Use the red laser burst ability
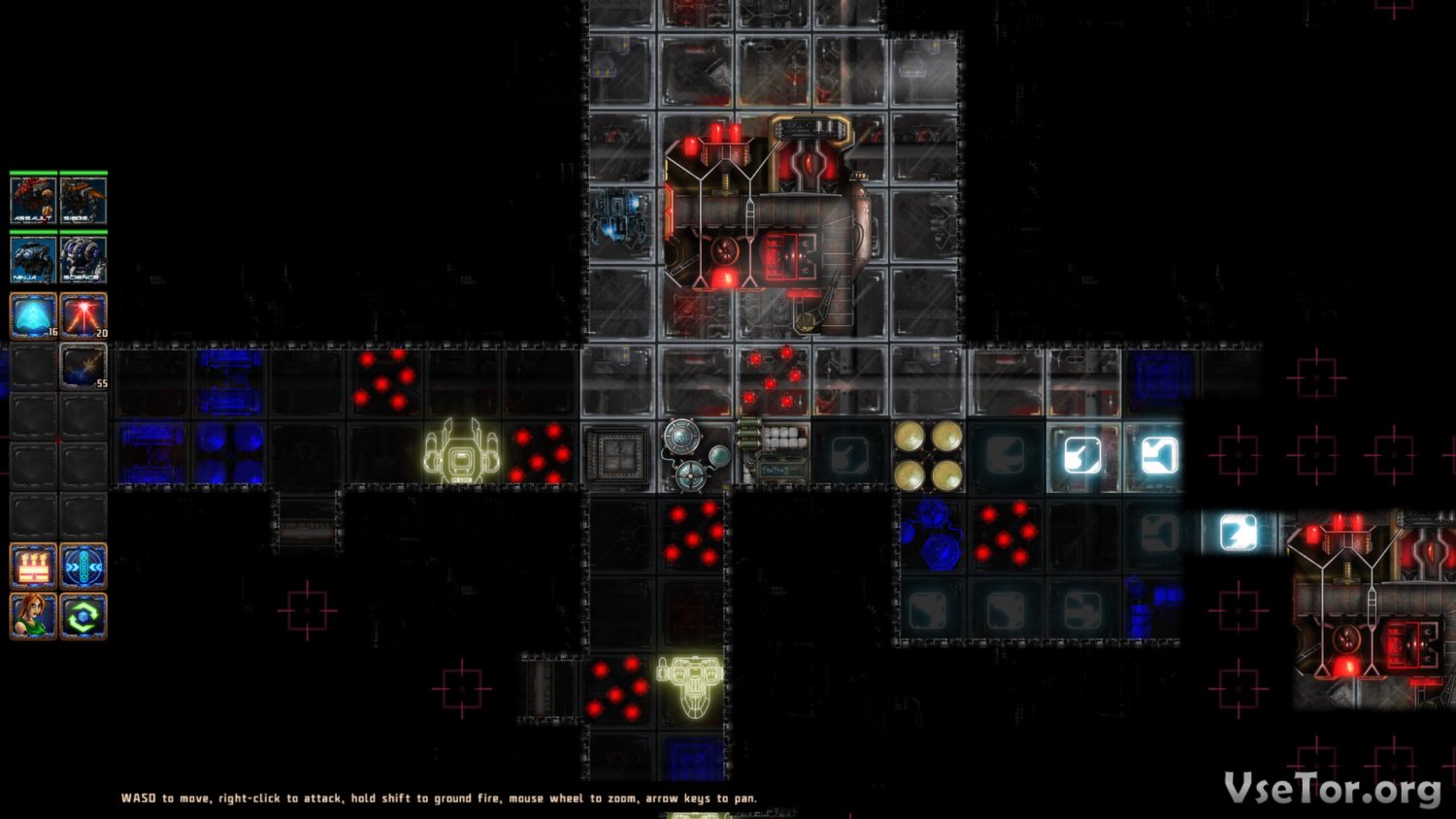The height and width of the screenshot is (819, 1456). click(x=83, y=316)
